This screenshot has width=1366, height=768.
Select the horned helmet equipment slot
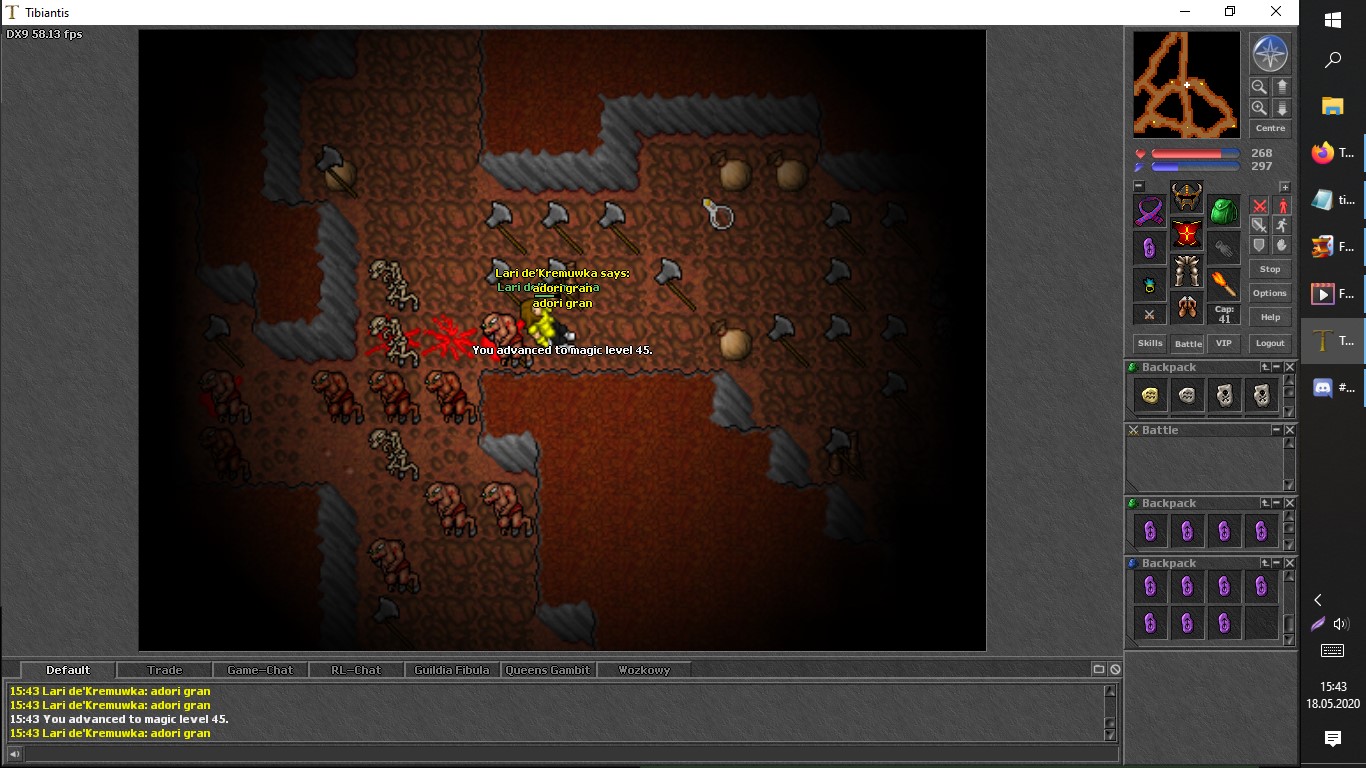(1187, 196)
